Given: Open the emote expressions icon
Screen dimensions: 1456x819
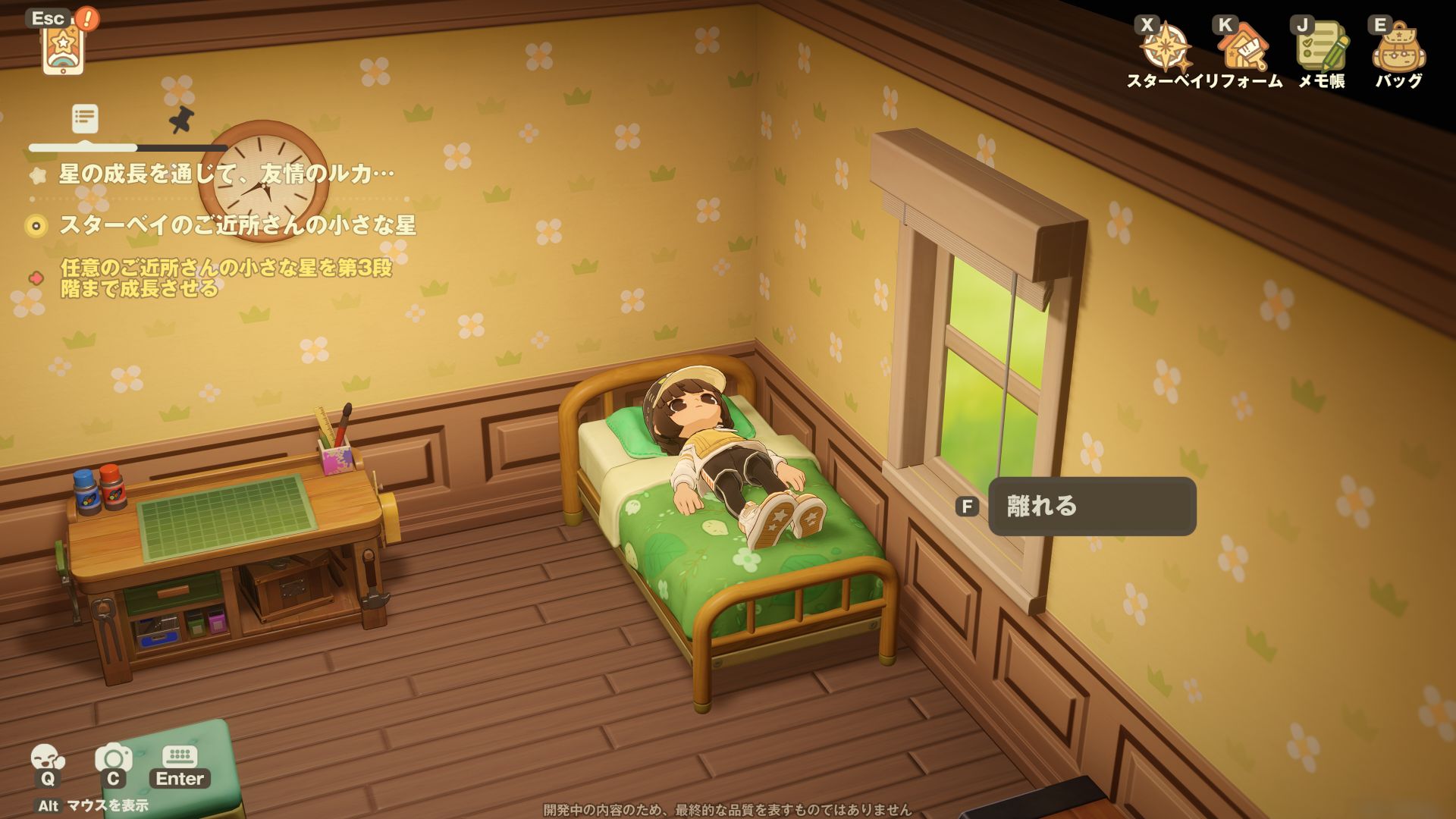Looking at the screenshot, I should click(x=47, y=759).
